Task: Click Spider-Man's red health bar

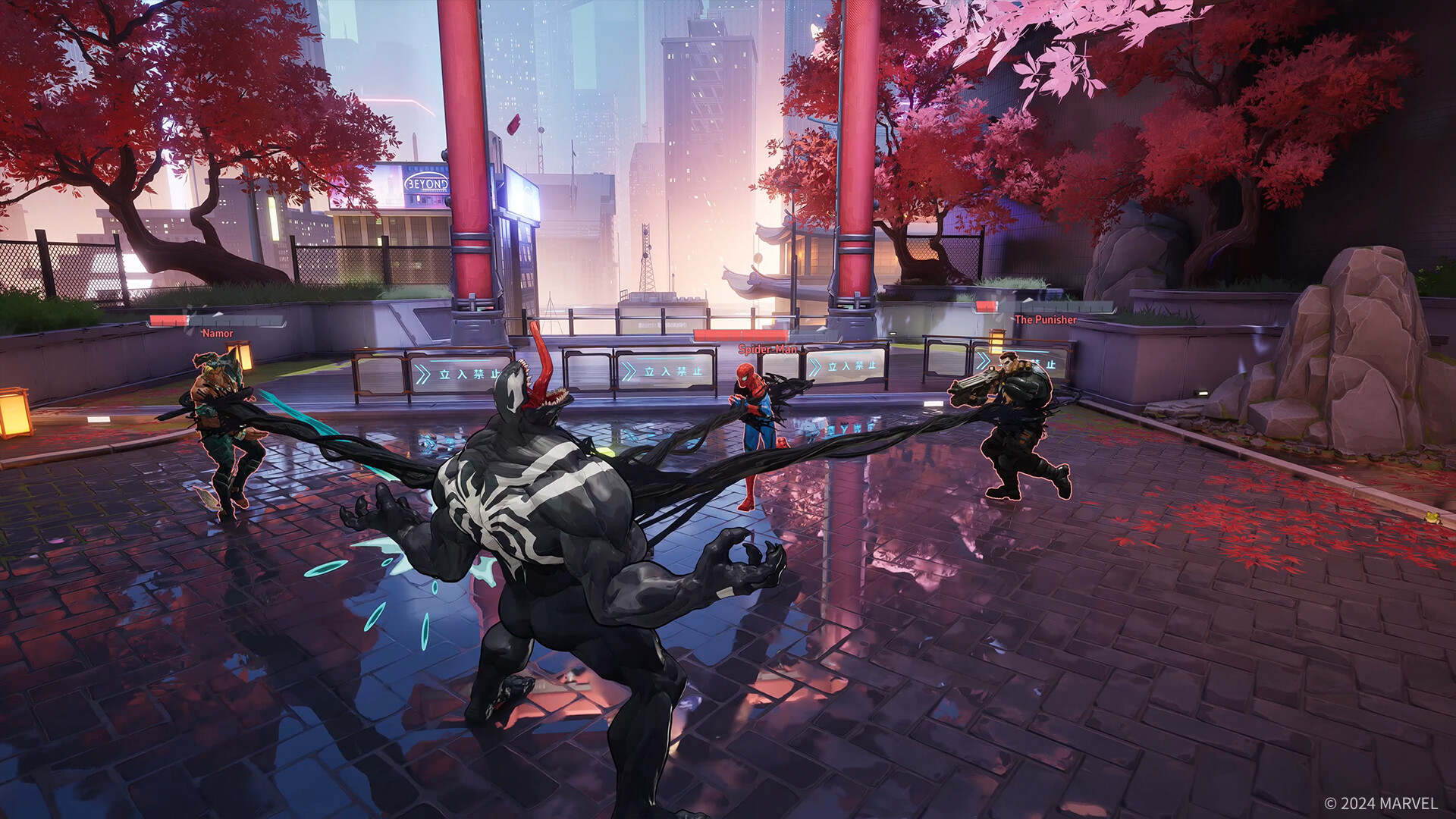Action: tap(739, 334)
